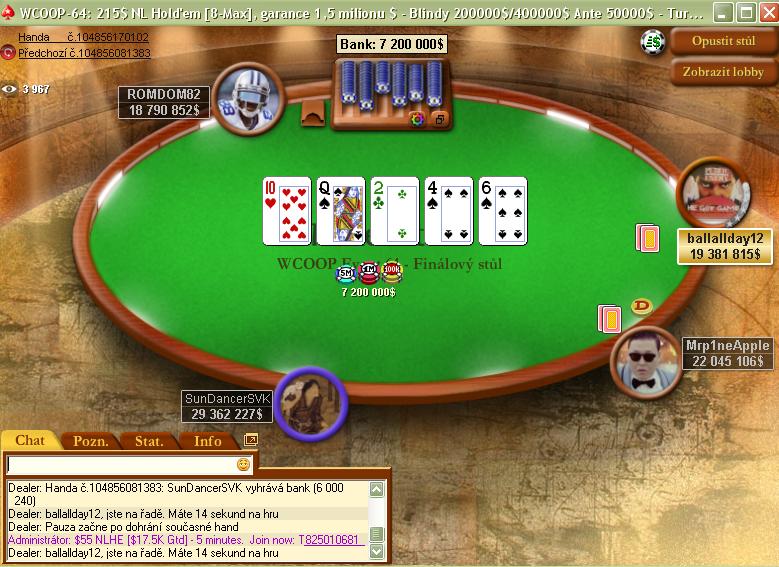Open the rainbow color wheel theme icon

click(417, 119)
